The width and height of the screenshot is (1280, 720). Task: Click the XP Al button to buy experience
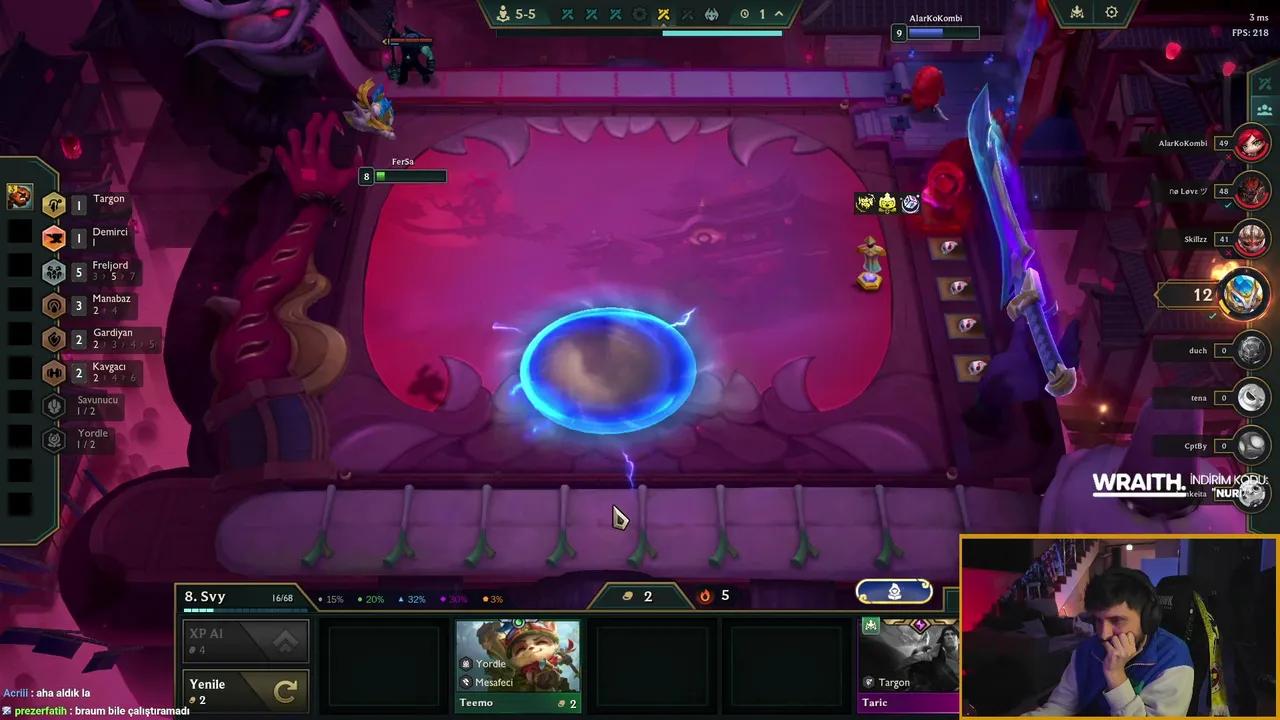pos(235,640)
